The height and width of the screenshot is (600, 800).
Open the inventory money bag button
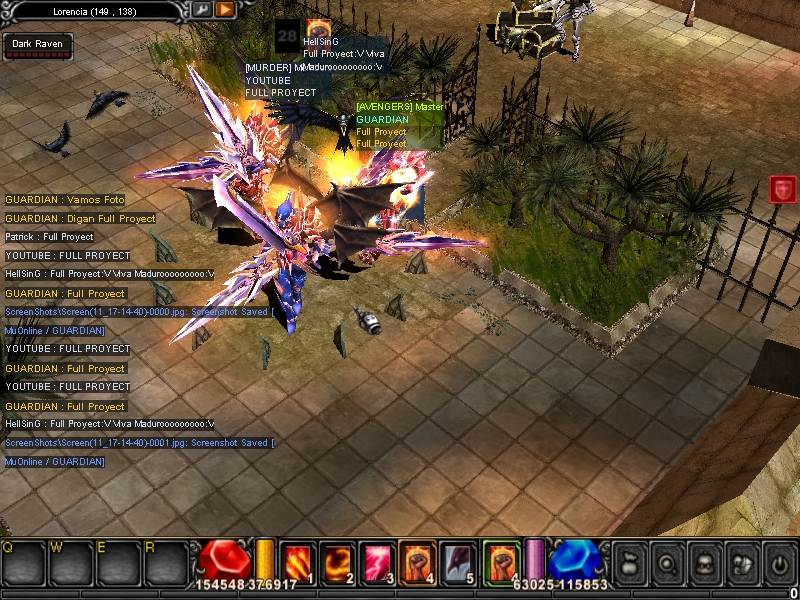629,562
